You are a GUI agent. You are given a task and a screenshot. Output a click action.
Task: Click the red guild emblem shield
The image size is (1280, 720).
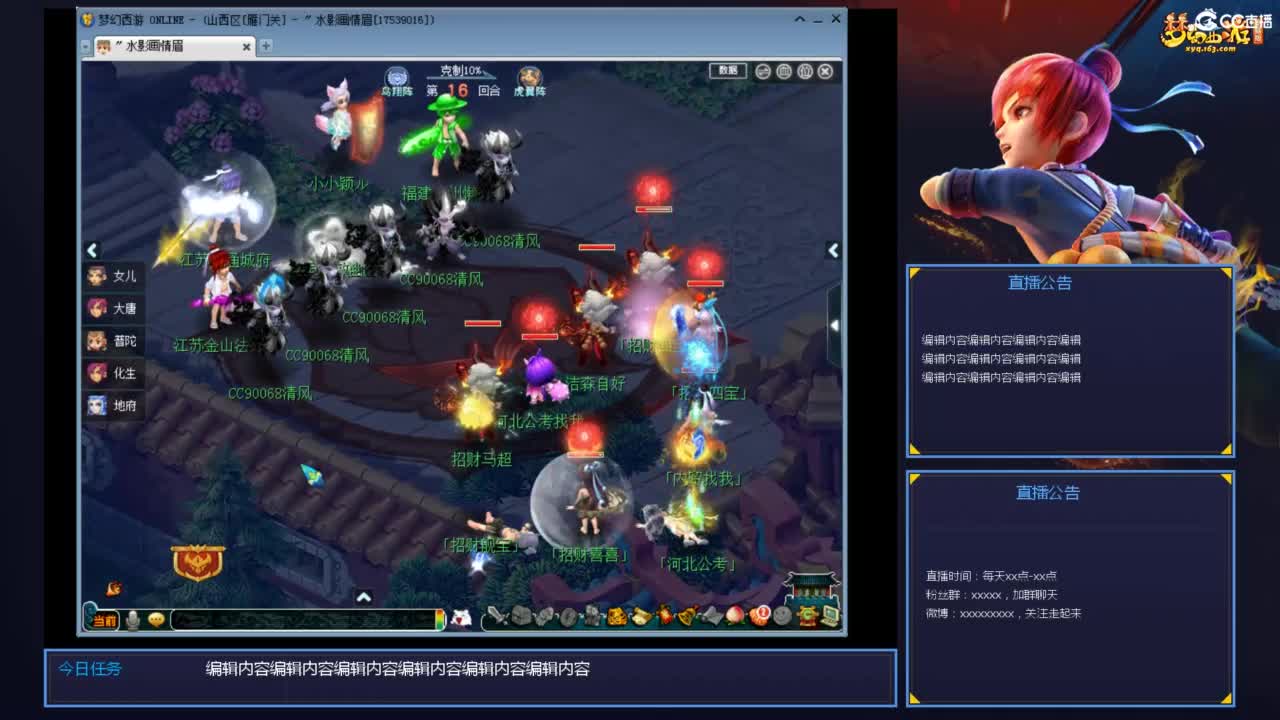pyautogui.click(x=196, y=563)
